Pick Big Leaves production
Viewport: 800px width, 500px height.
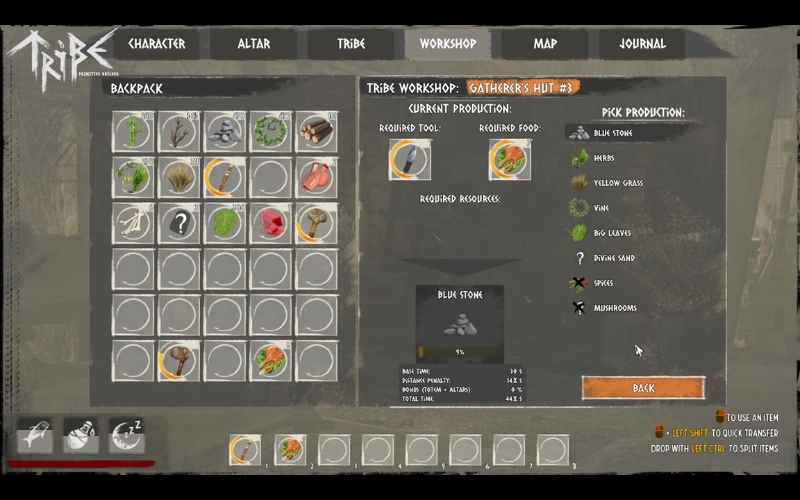point(611,233)
